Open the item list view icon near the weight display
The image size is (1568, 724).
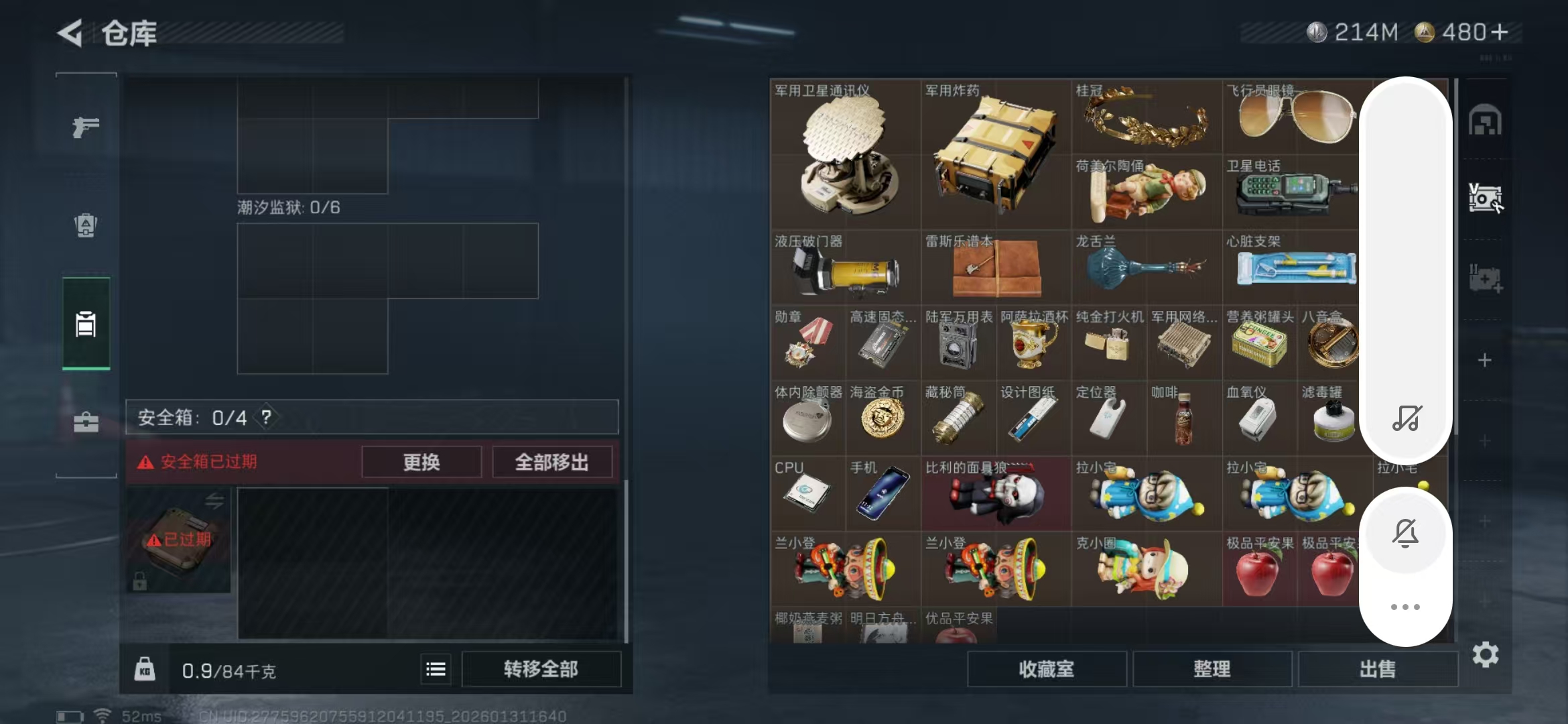[436, 669]
